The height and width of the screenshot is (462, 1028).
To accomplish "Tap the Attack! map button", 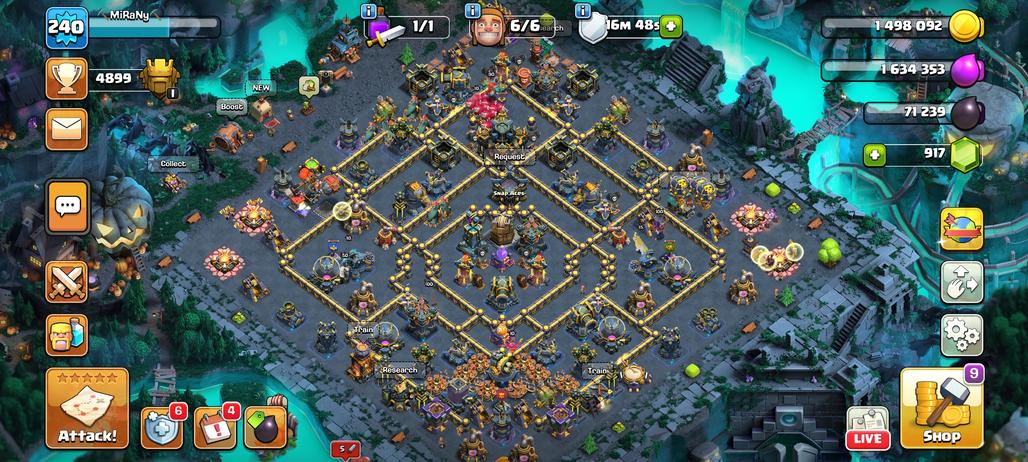I will click(87, 408).
